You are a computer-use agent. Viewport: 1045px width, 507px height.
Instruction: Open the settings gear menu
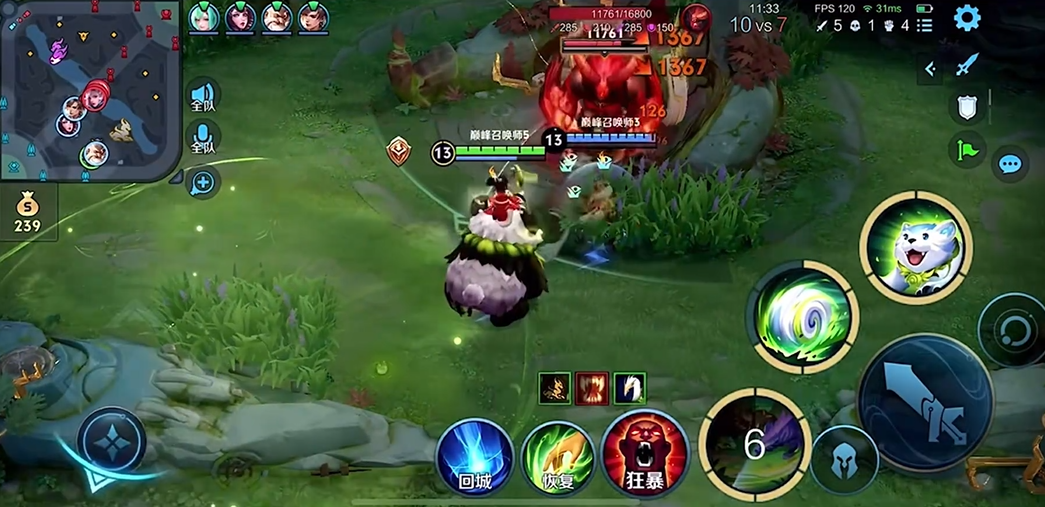[967, 18]
